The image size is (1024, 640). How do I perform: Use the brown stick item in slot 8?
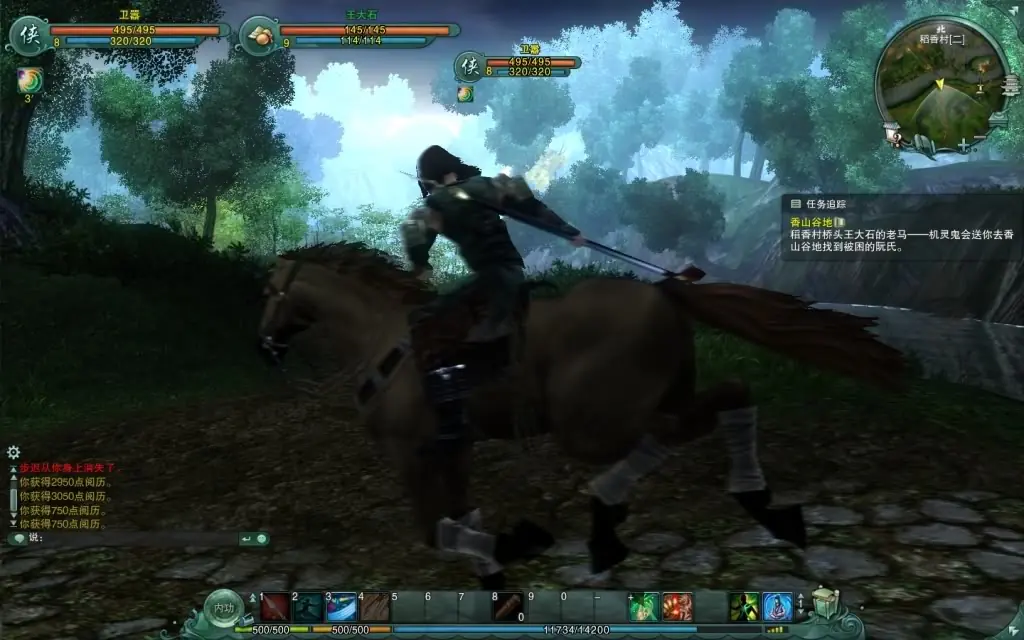tap(508, 607)
